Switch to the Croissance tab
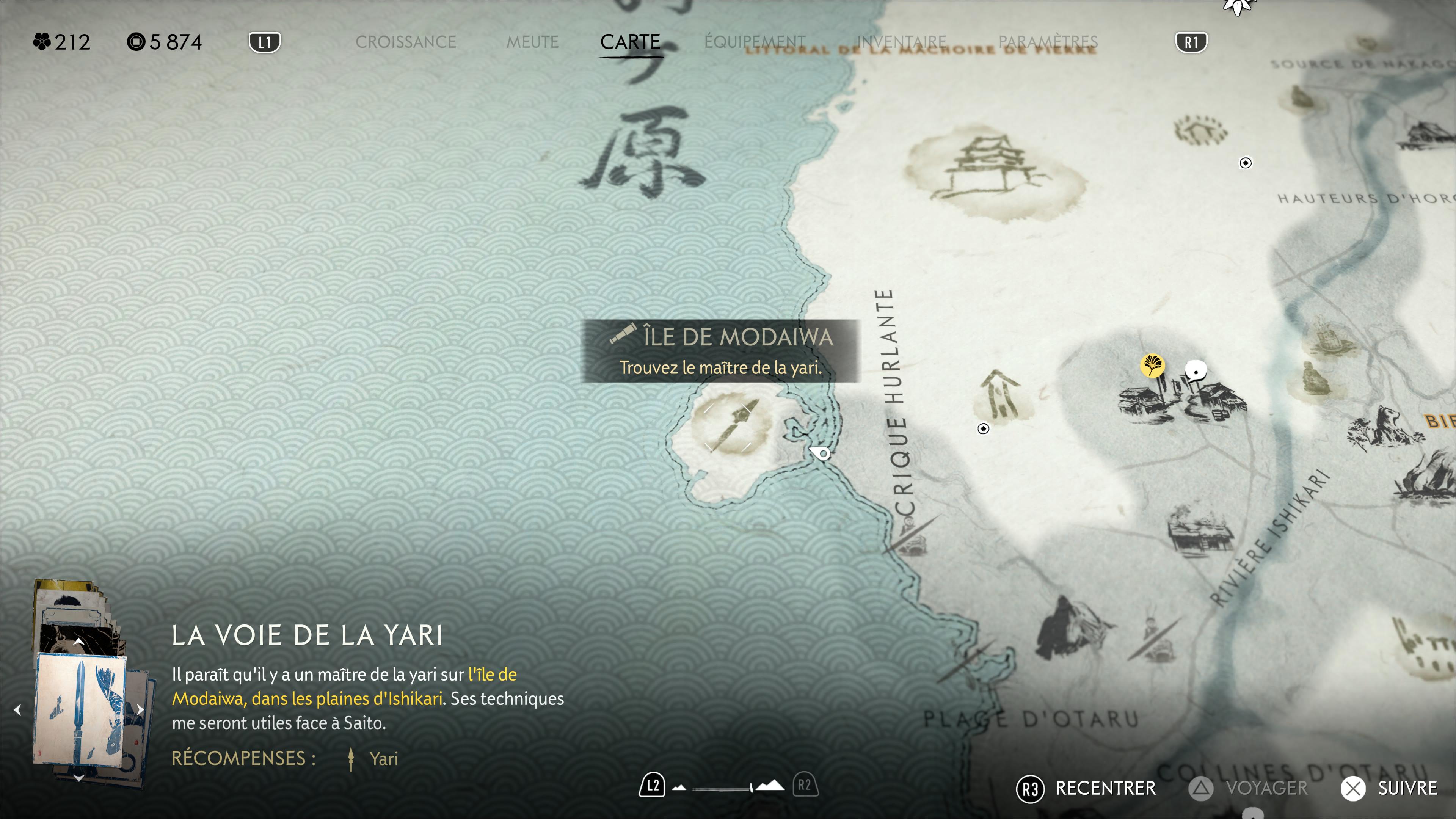 point(405,42)
